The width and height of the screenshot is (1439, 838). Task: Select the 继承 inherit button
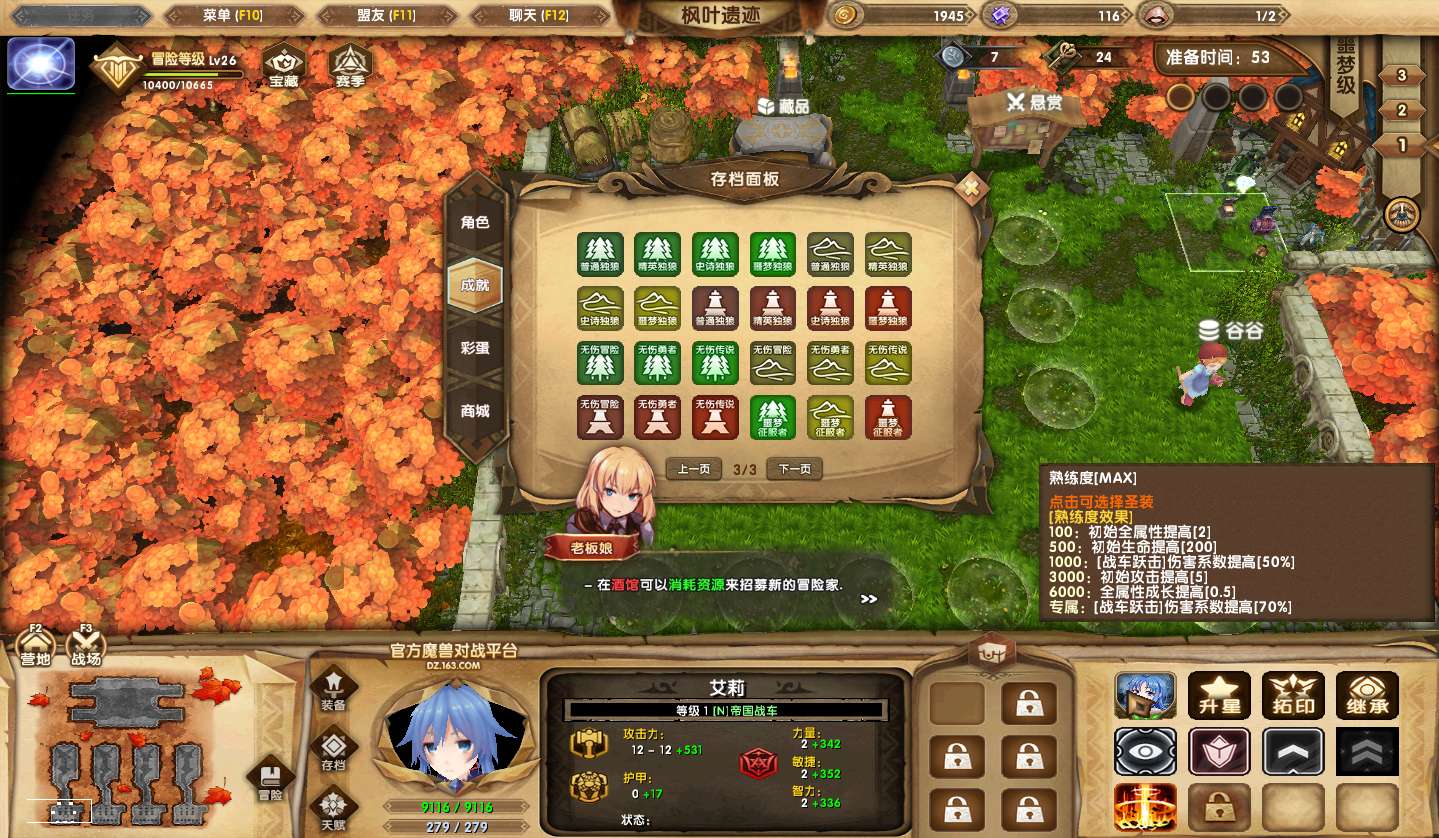coord(1367,696)
